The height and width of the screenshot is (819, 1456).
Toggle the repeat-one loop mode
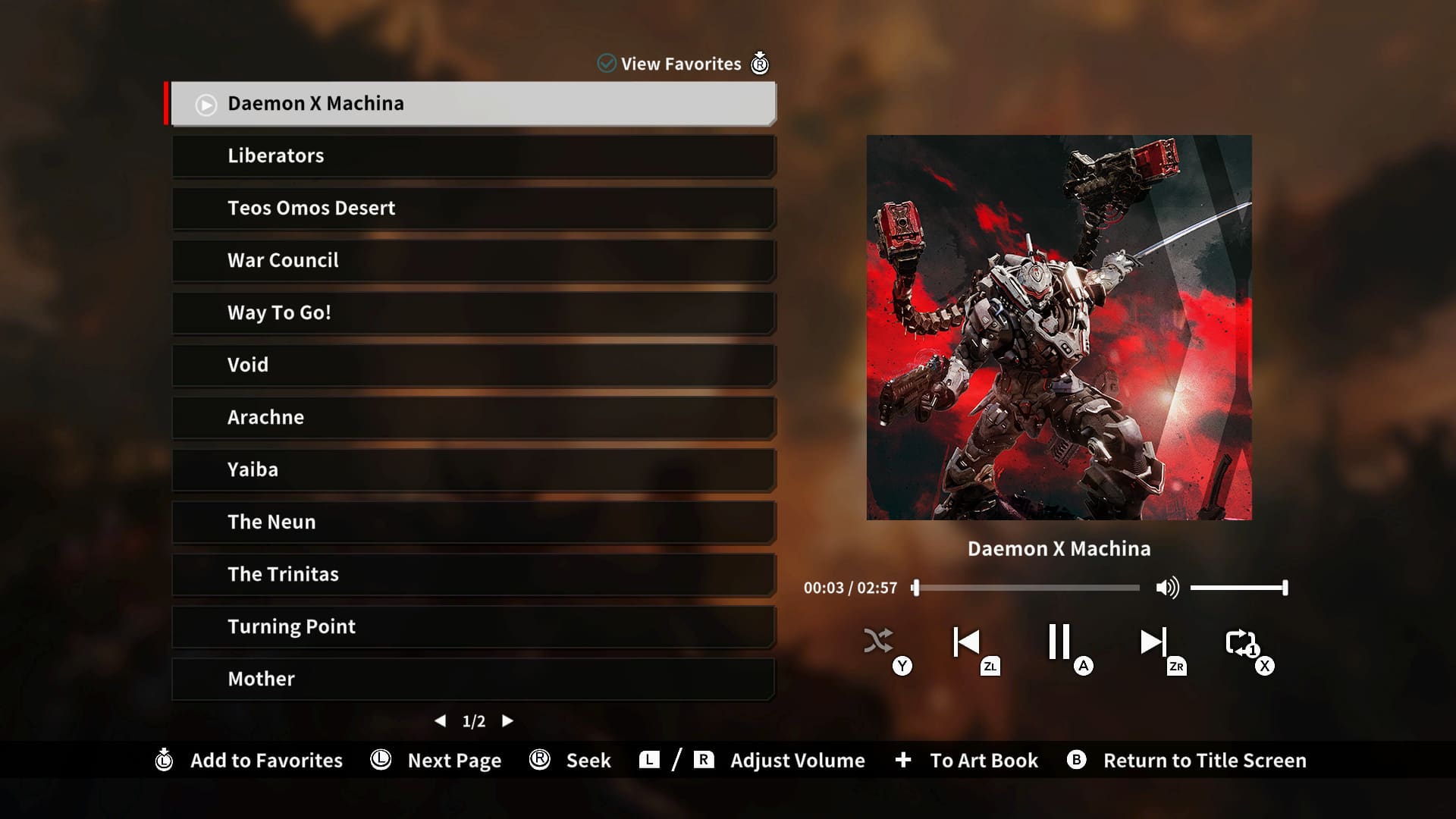(x=1241, y=643)
